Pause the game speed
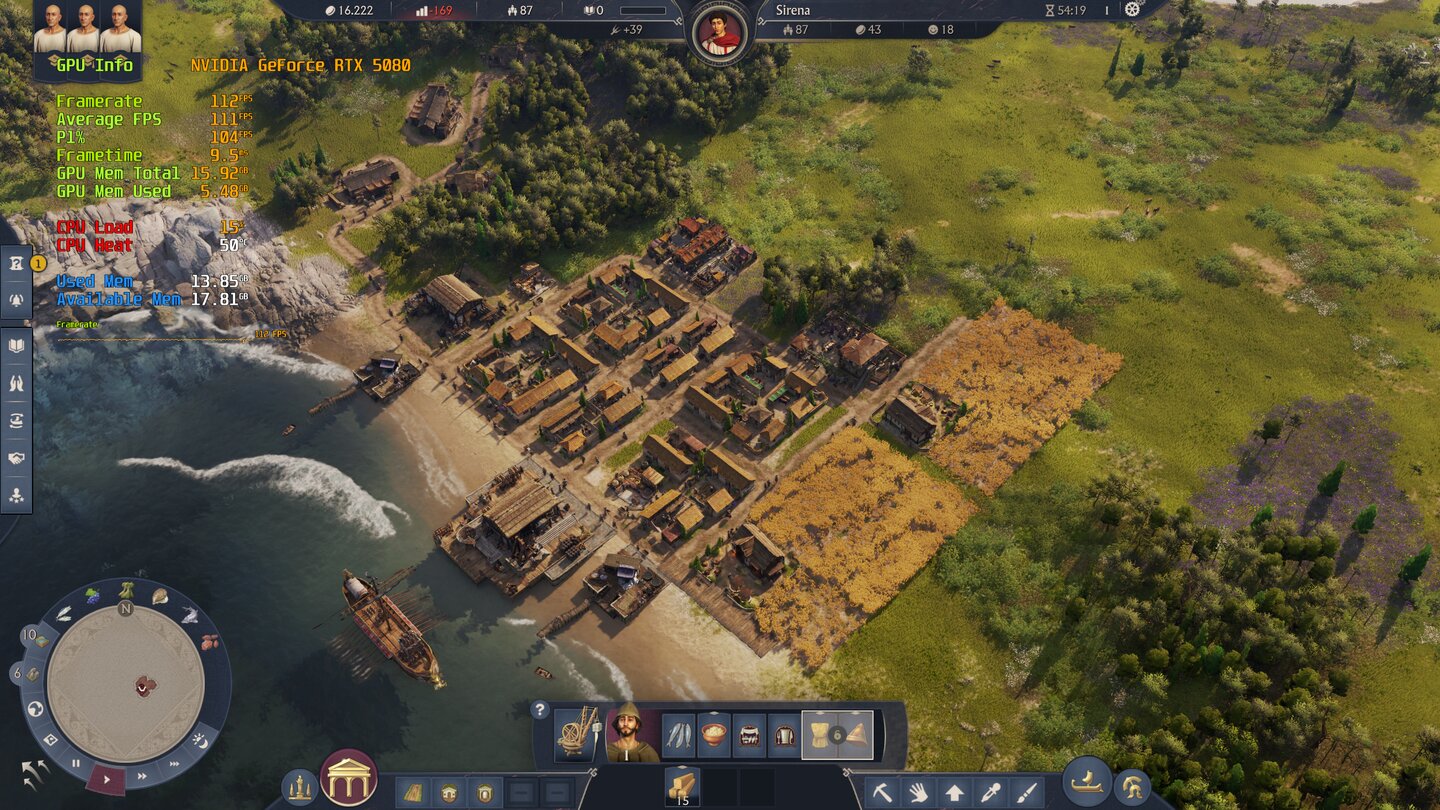The image size is (1440, 810). tap(76, 763)
